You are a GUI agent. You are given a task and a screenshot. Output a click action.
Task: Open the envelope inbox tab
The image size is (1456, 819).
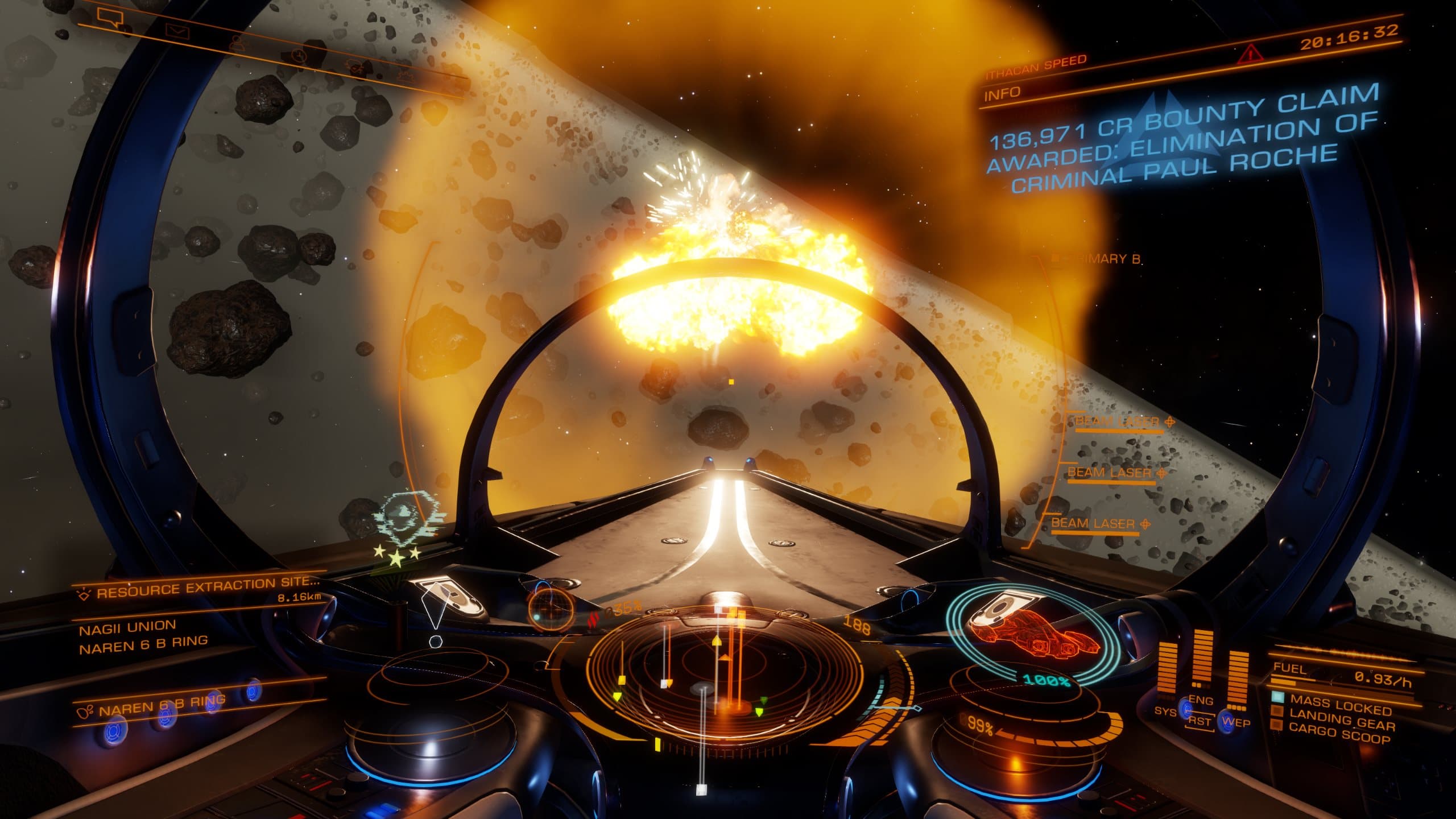pos(177,30)
